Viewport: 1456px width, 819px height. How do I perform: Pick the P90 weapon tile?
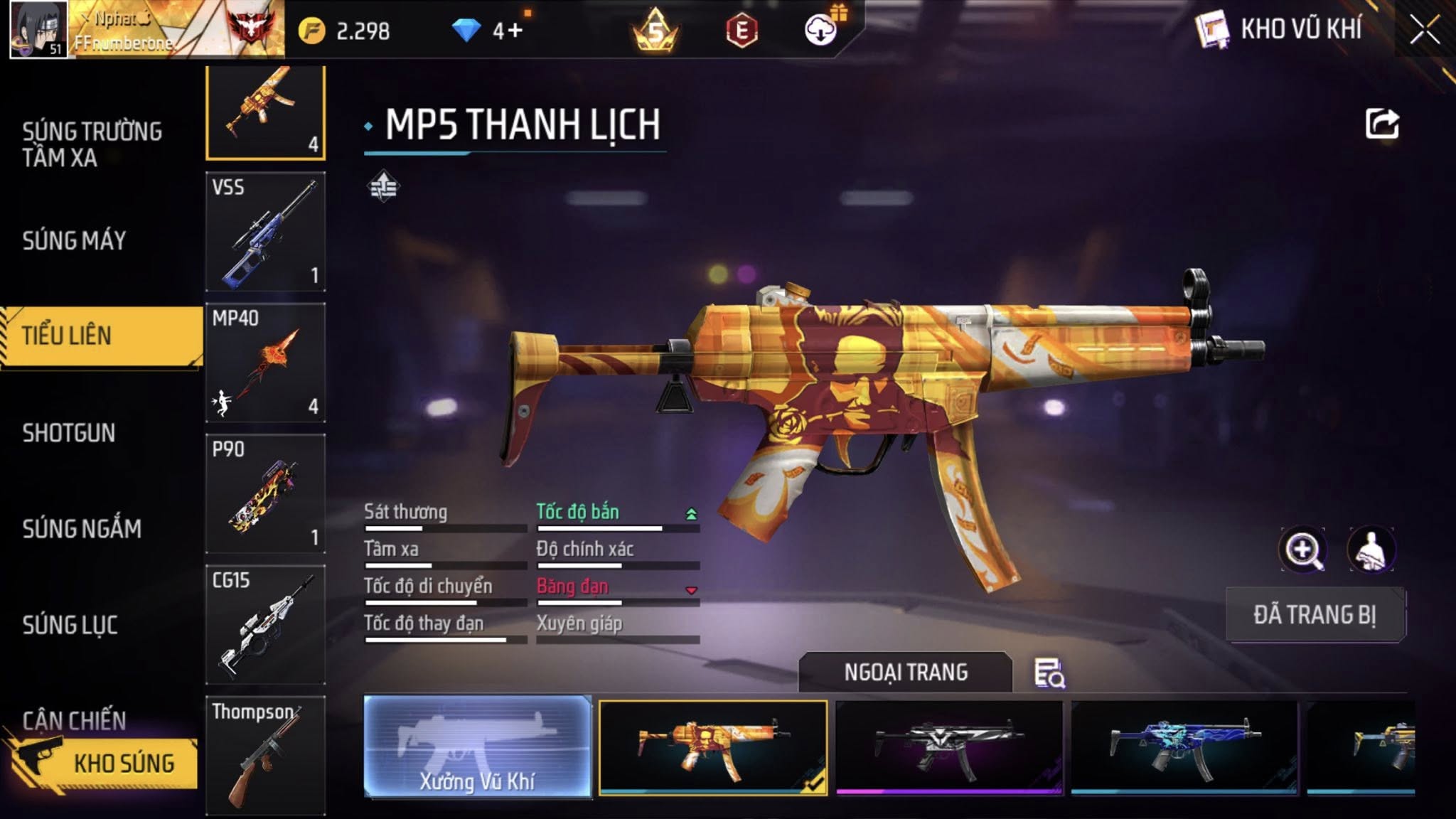[x=265, y=493]
